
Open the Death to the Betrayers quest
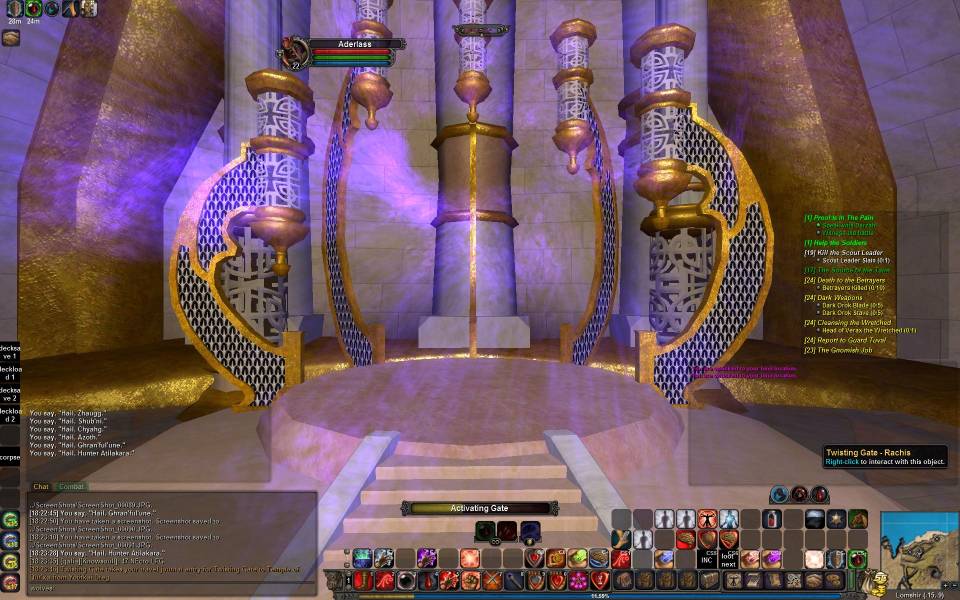(847, 280)
